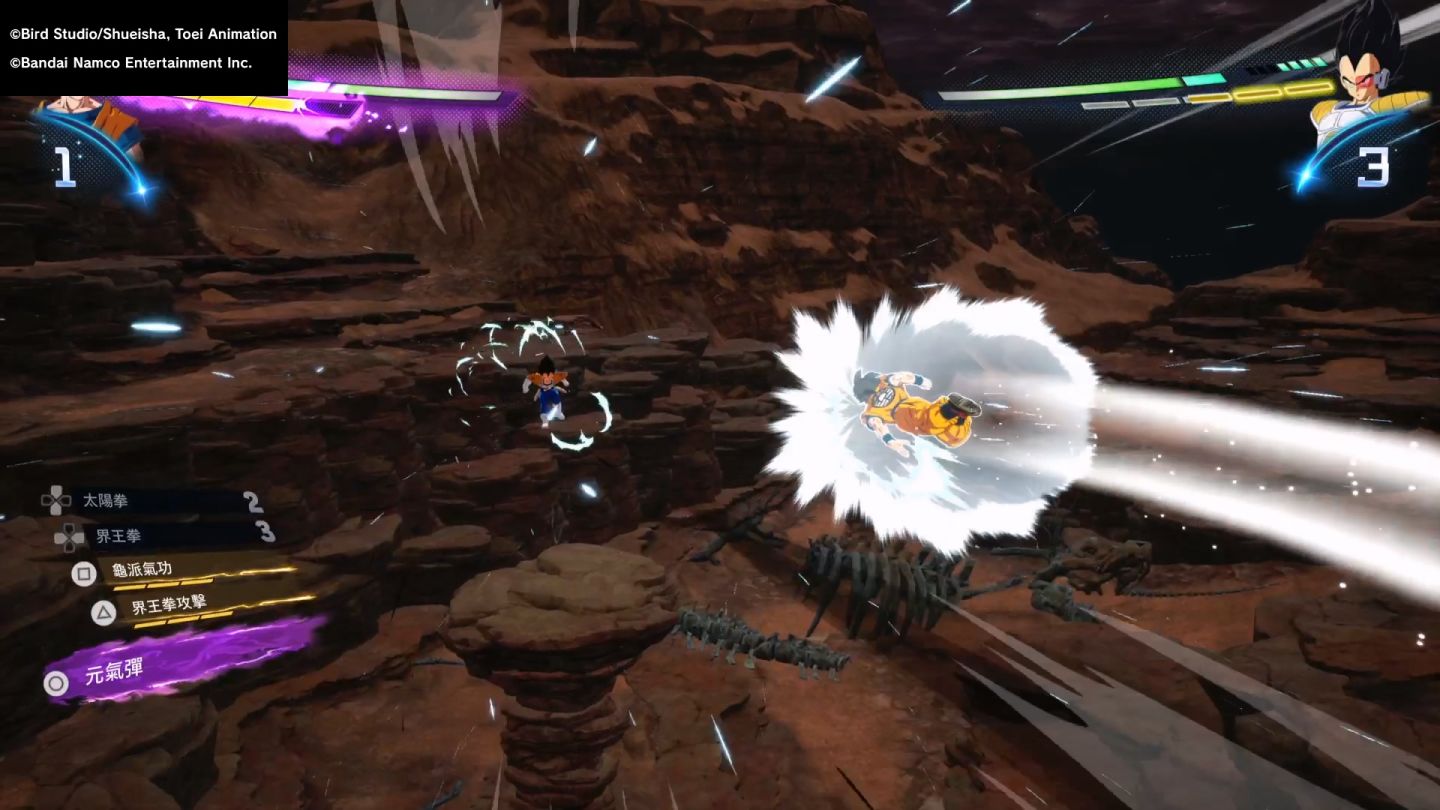This screenshot has width=1440, height=810.
Task: Select the 太陽拳 skill entry
Action: click(106, 500)
